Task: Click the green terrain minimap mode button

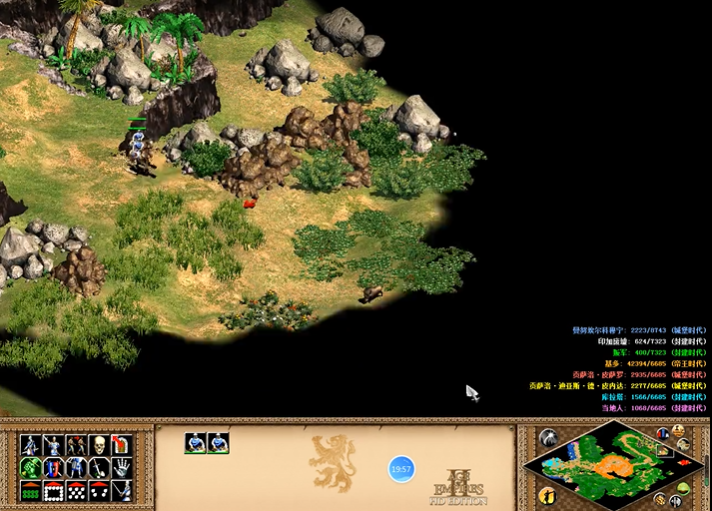Action: coord(683,489)
